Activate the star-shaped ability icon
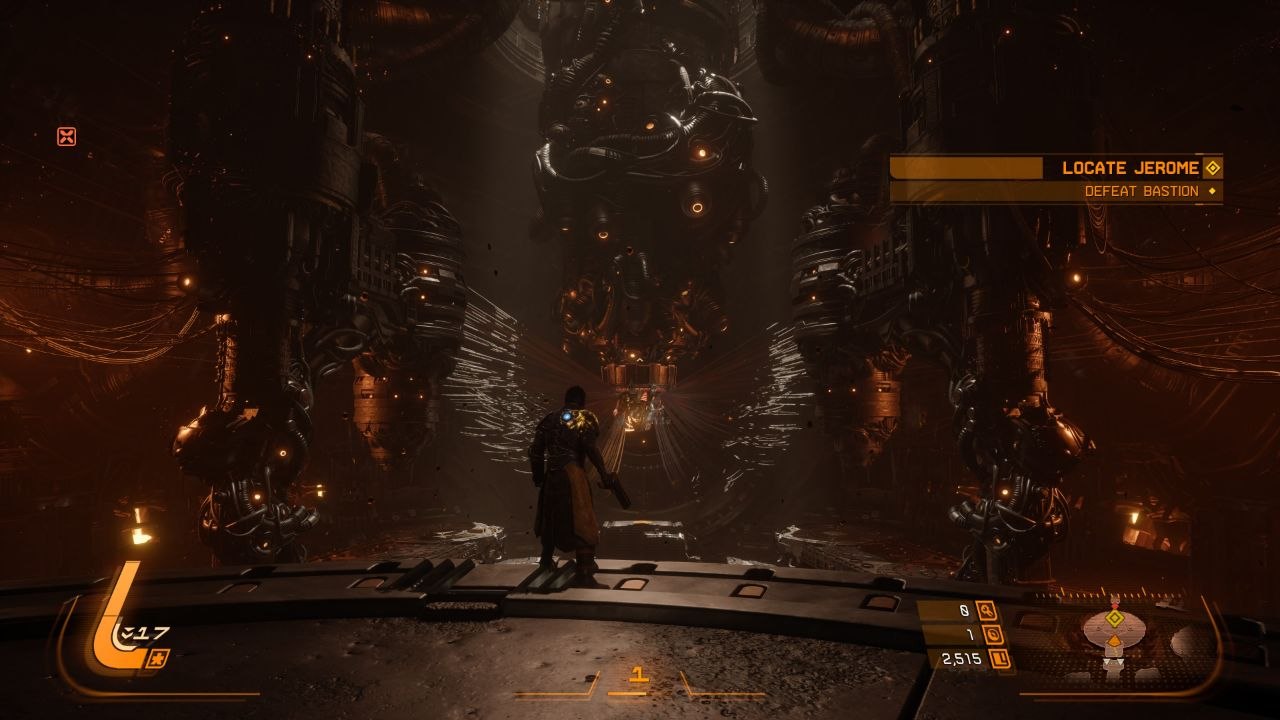Screen dimensions: 1280x720 pyautogui.click(x=159, y=658)
